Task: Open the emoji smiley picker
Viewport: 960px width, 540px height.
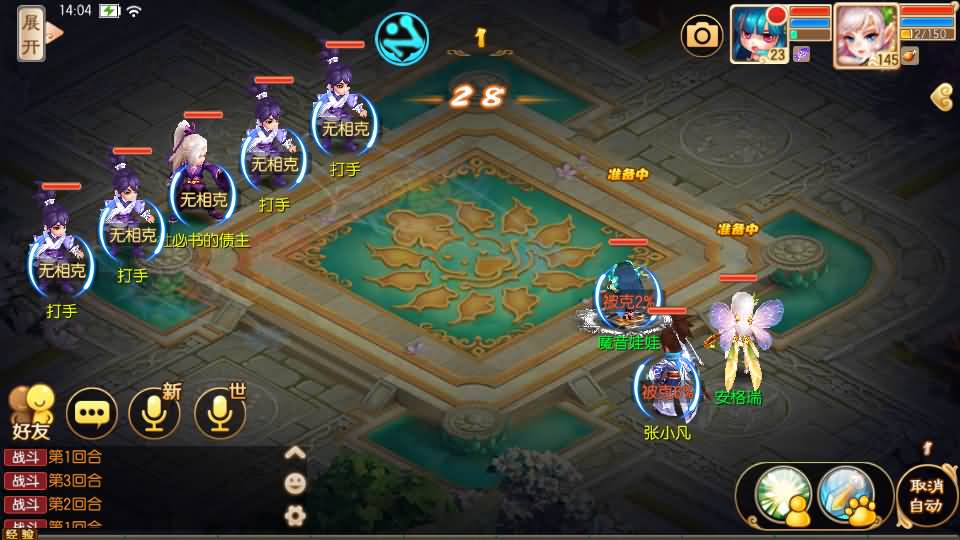Action: tap(295, 483)
